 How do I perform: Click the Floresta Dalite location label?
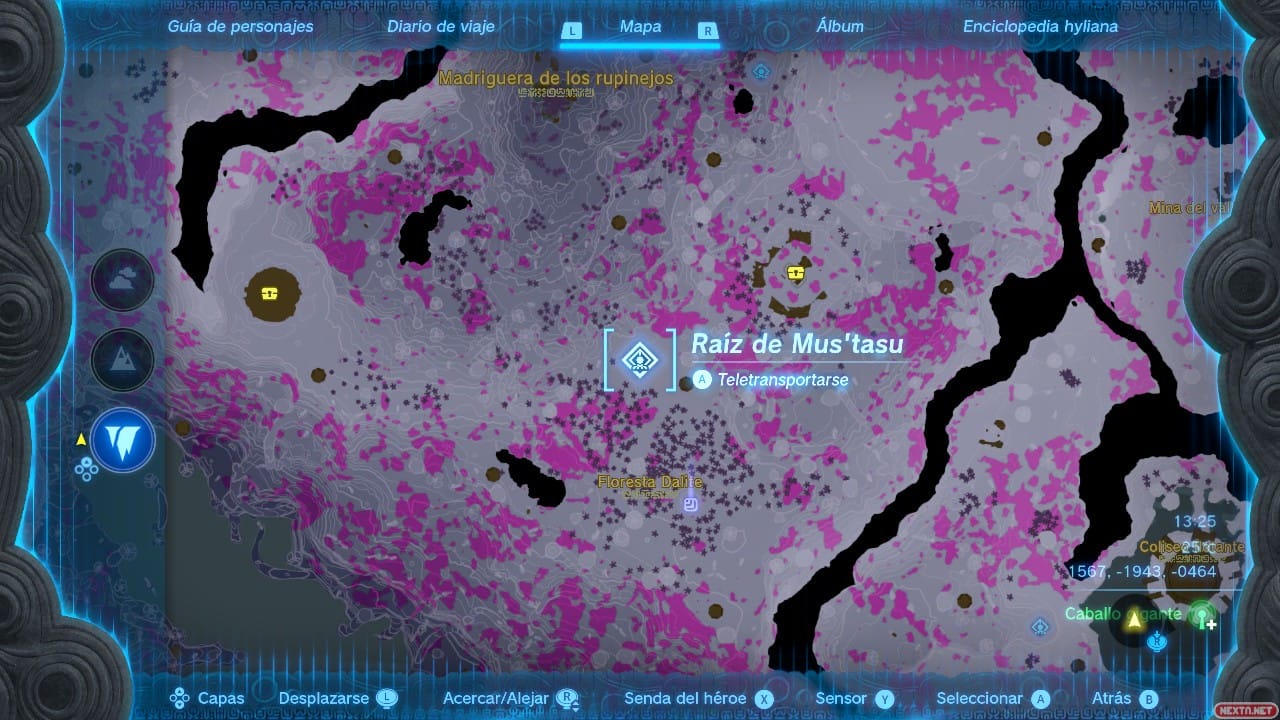pos(650,482)
